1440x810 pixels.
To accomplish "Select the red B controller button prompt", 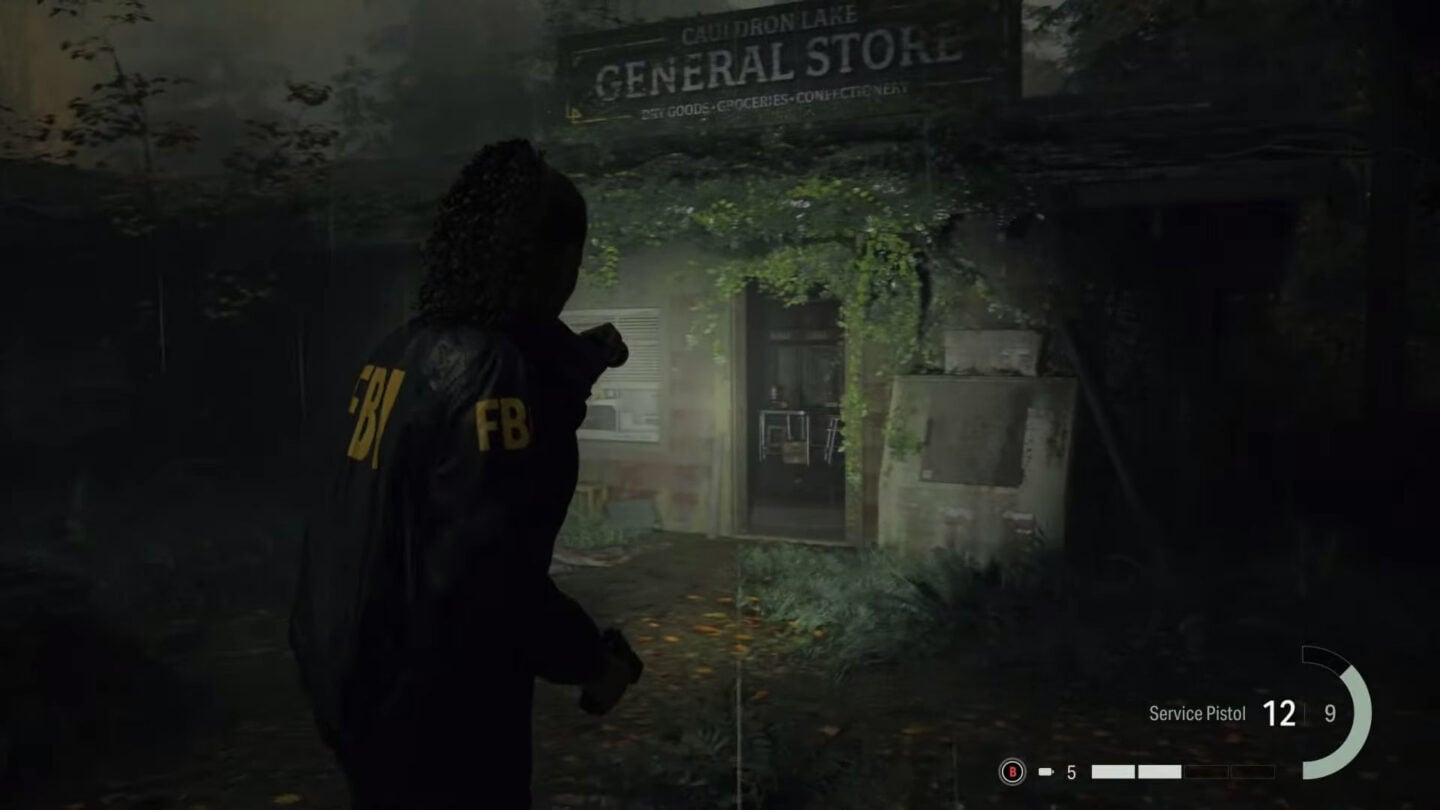I will pos(1014,773).
